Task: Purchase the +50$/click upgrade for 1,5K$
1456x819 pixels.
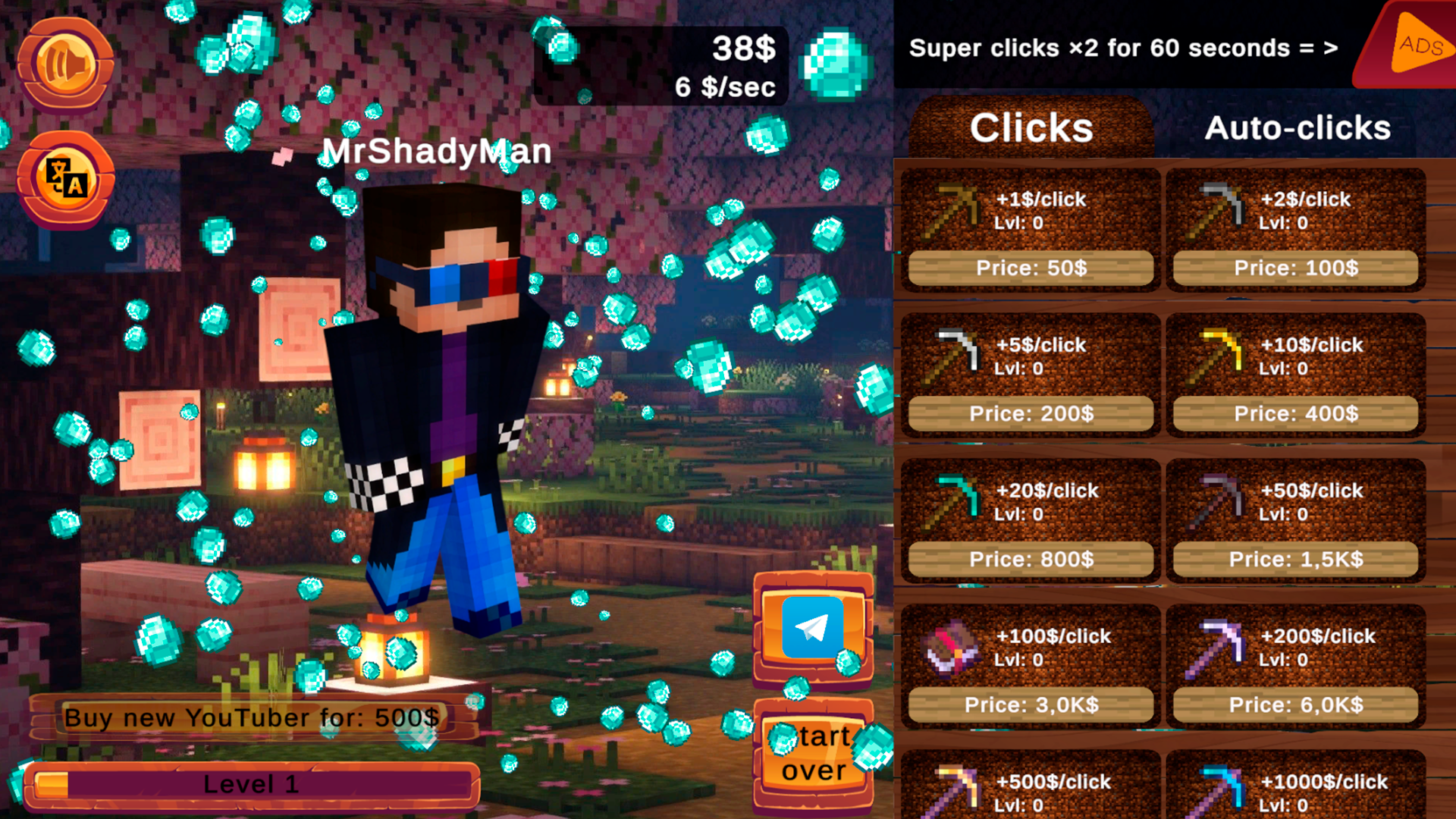Action: tap(1294, 559)
